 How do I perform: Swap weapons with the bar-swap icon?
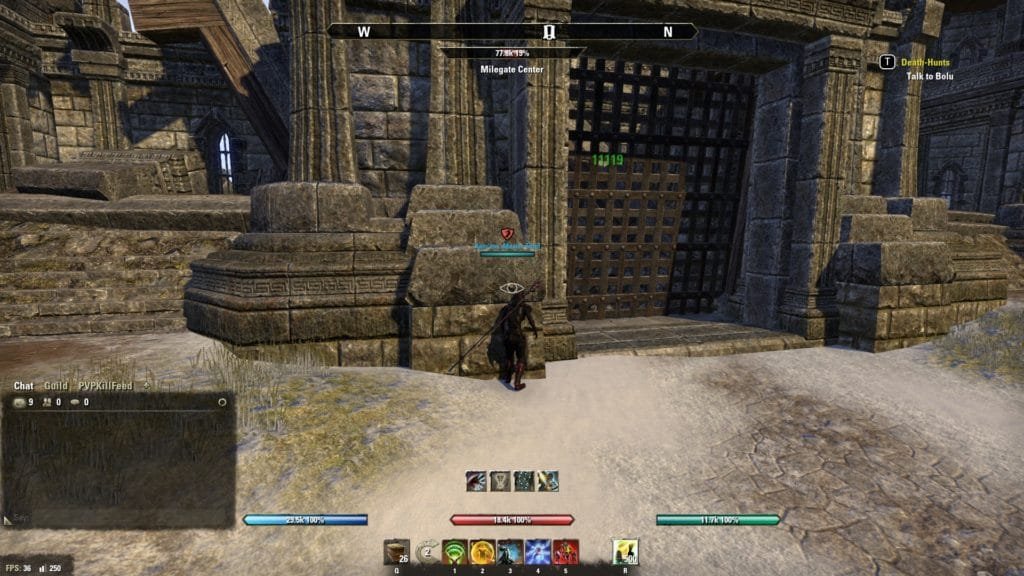(x=429, y=551)
